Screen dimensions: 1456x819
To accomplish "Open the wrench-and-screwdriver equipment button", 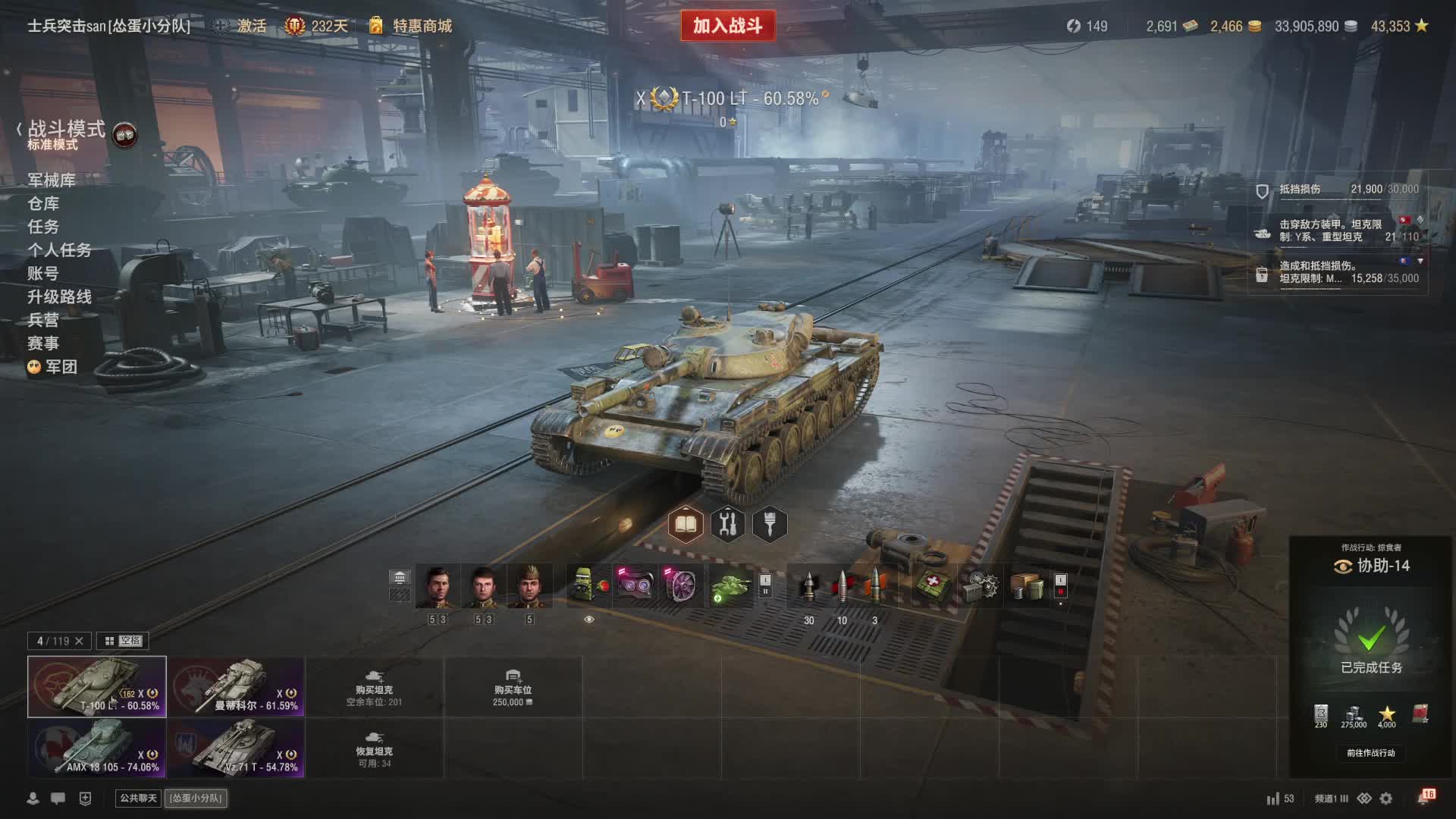I will (x=727, y=524).
